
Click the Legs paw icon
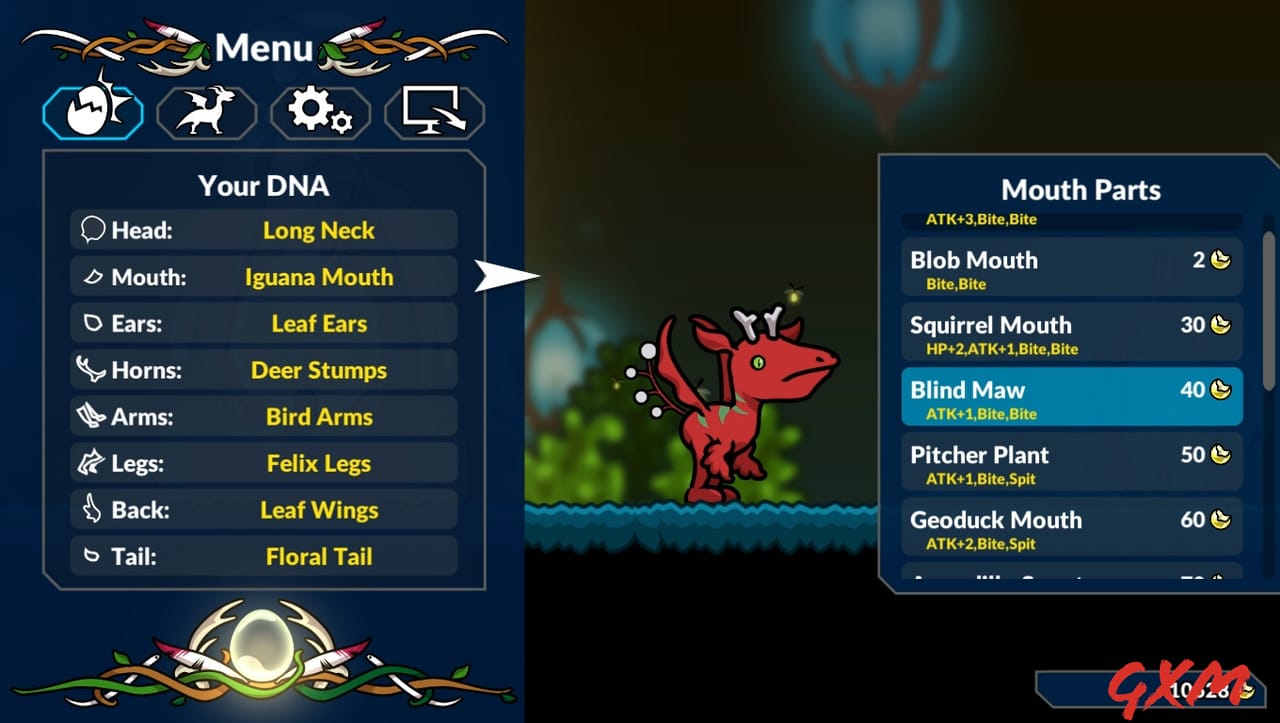[92, 463]
